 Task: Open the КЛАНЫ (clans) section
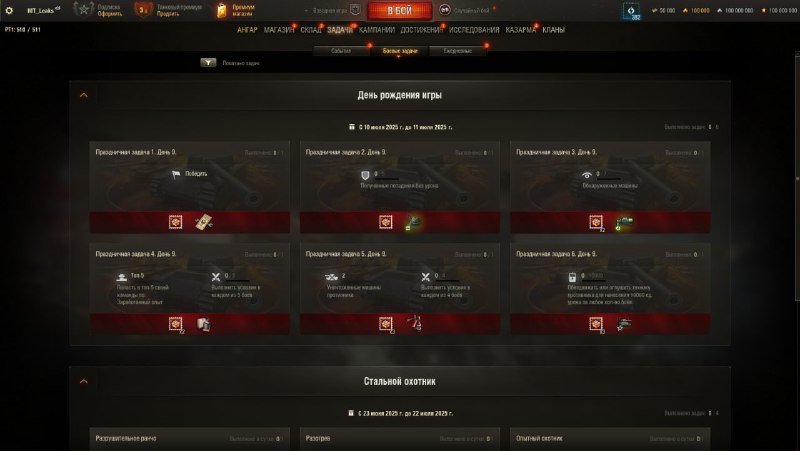click(553, 30)
